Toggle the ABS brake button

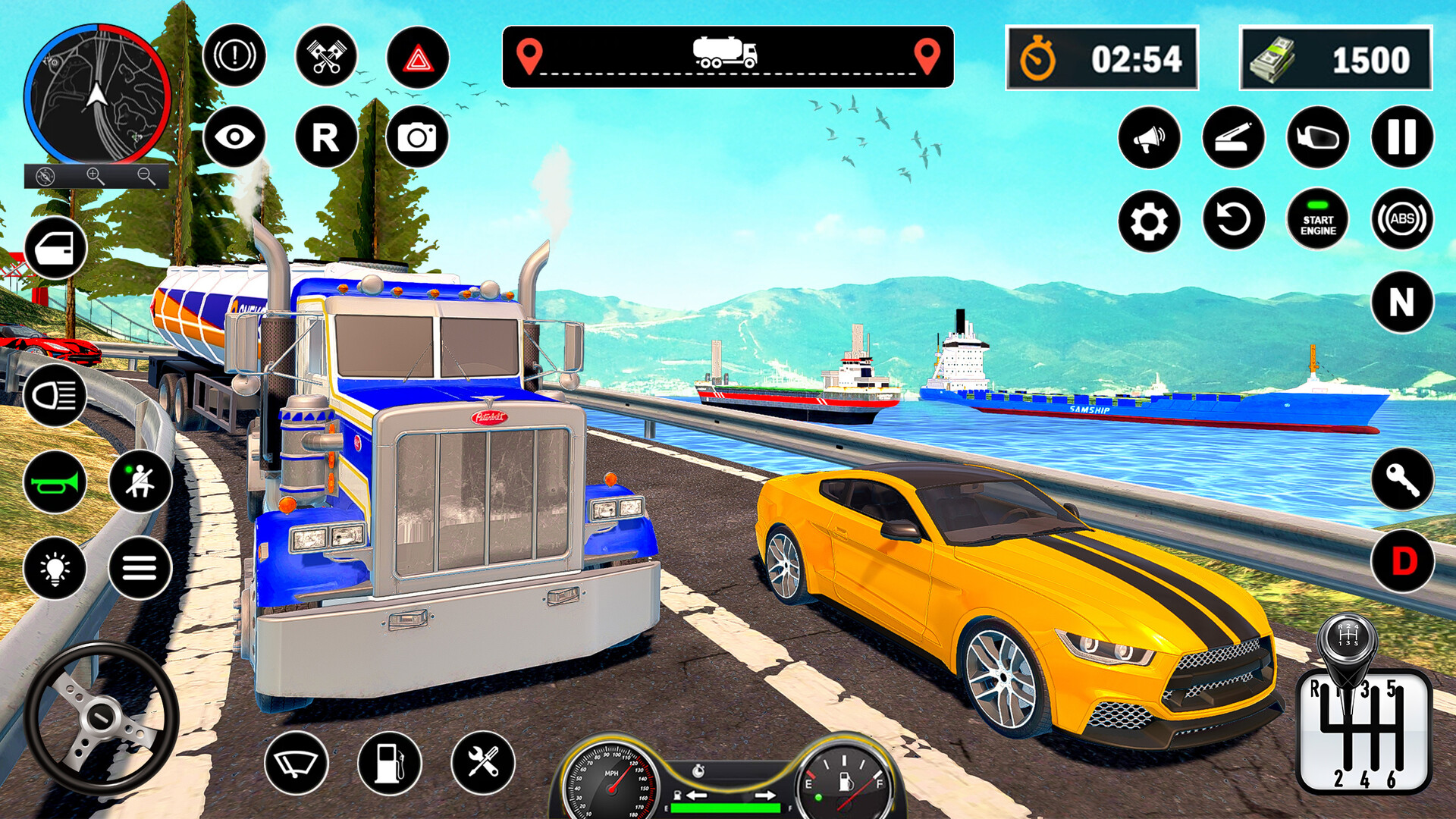[x=1402, y=220]
